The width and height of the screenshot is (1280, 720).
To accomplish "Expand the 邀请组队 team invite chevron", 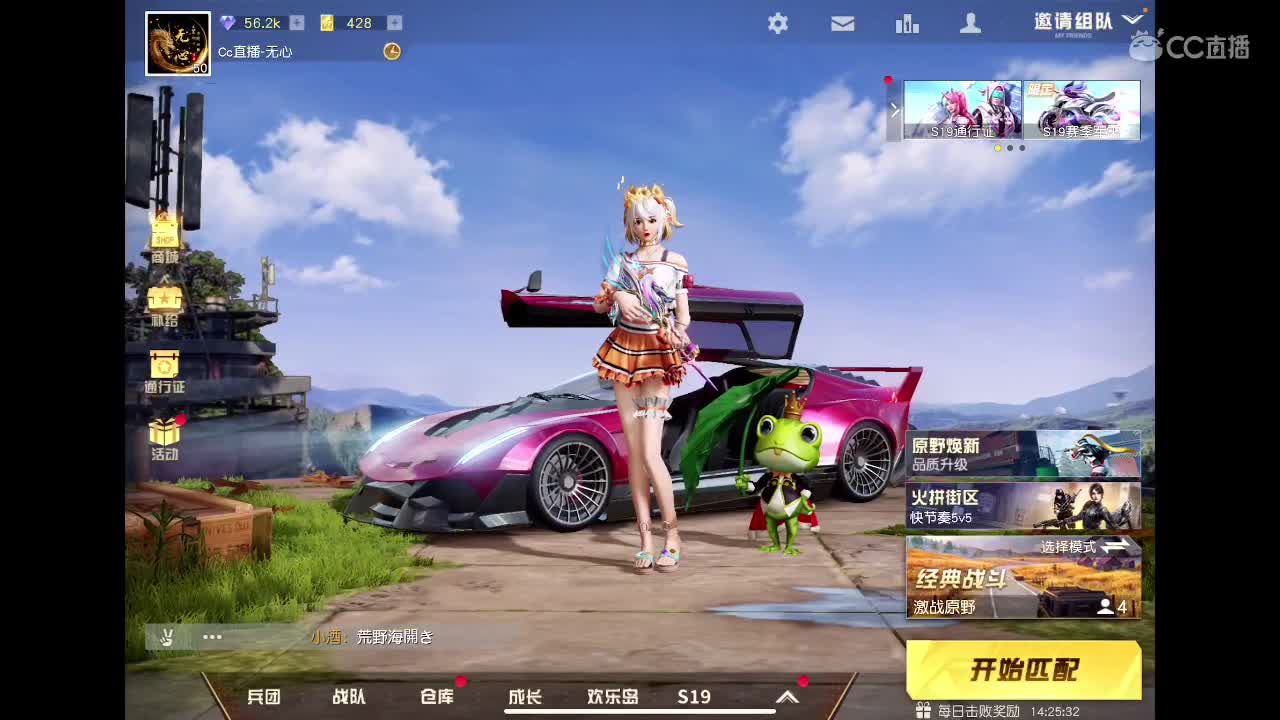I will (x=1133, y=17).
